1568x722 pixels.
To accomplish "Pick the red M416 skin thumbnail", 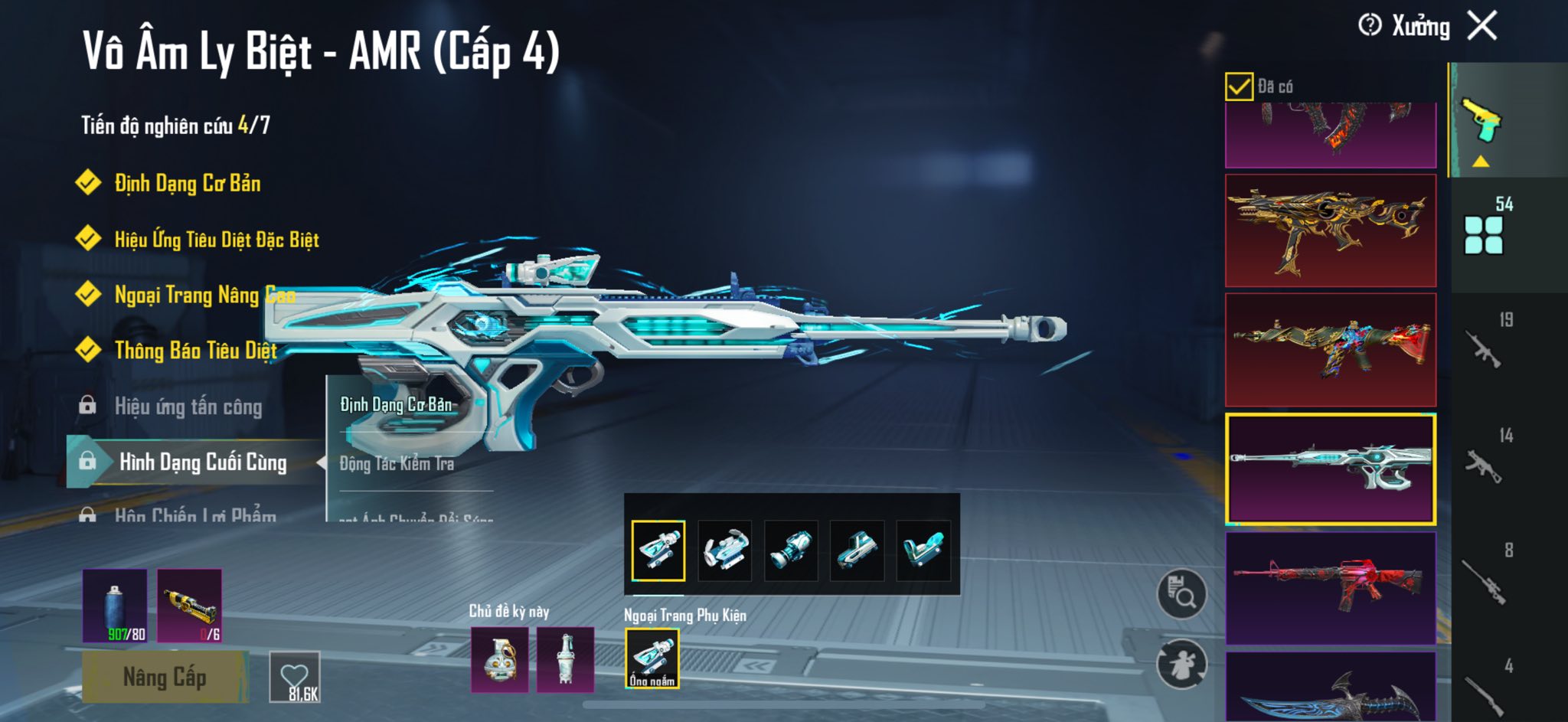I will click(x=1330, y=588).
